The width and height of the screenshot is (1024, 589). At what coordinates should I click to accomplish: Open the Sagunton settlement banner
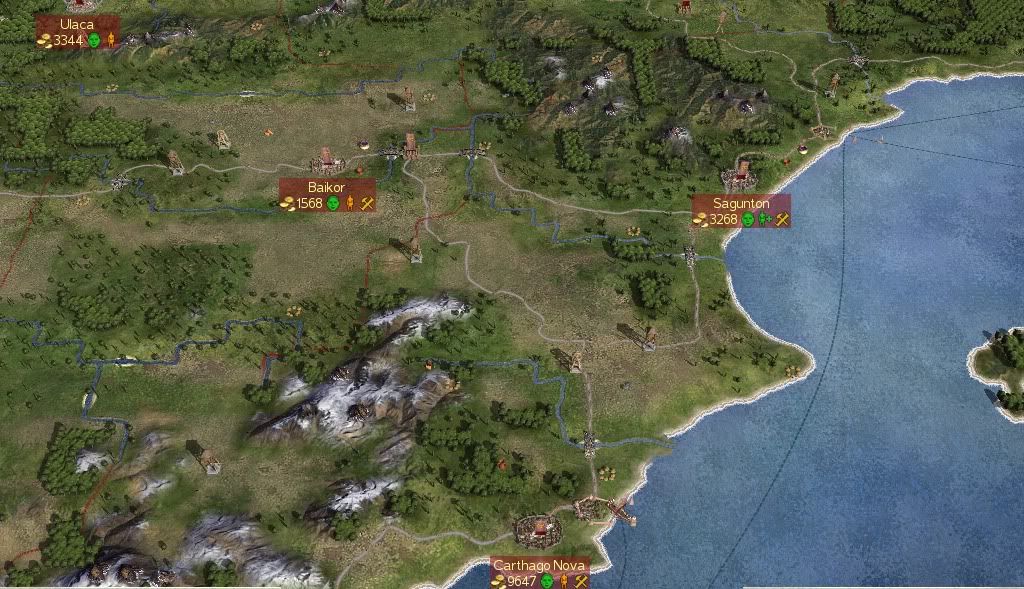(x=741, y=204)
